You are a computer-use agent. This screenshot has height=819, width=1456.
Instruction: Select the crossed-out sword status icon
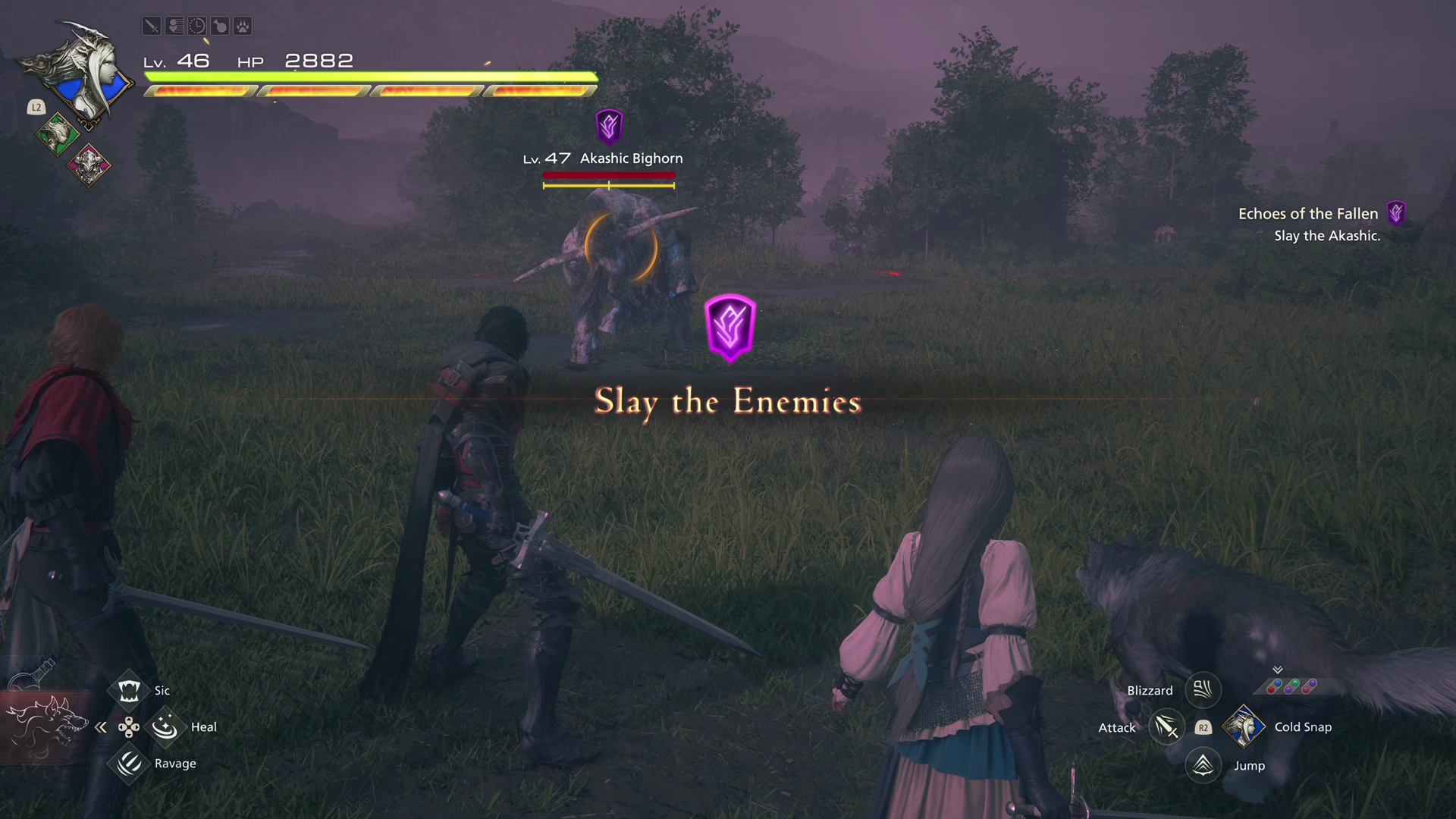click(152, 27)
